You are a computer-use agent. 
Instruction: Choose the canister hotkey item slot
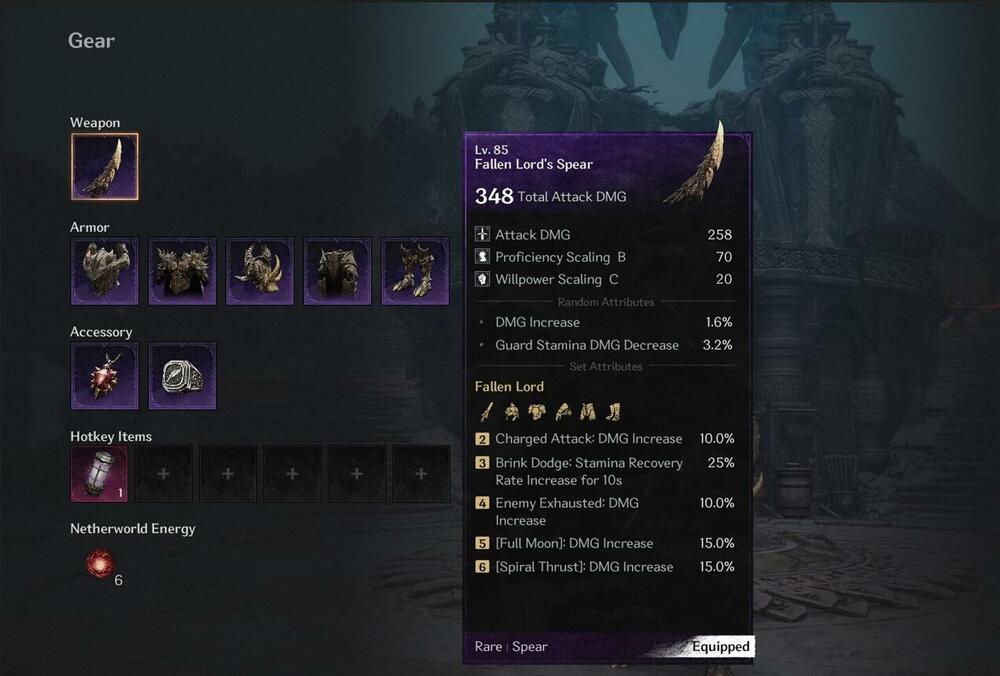pyautogui.click(x=99, y=474)
